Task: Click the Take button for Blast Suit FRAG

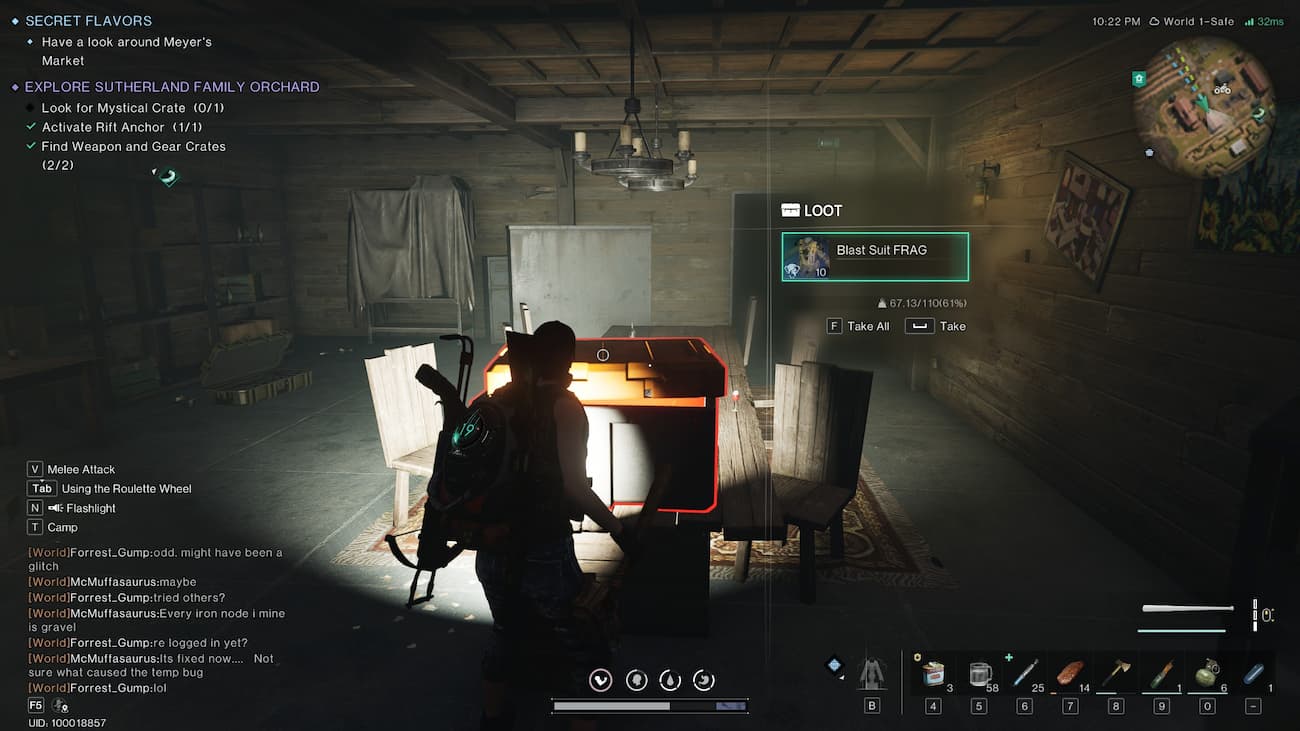Action: click(x=936, y=325)
